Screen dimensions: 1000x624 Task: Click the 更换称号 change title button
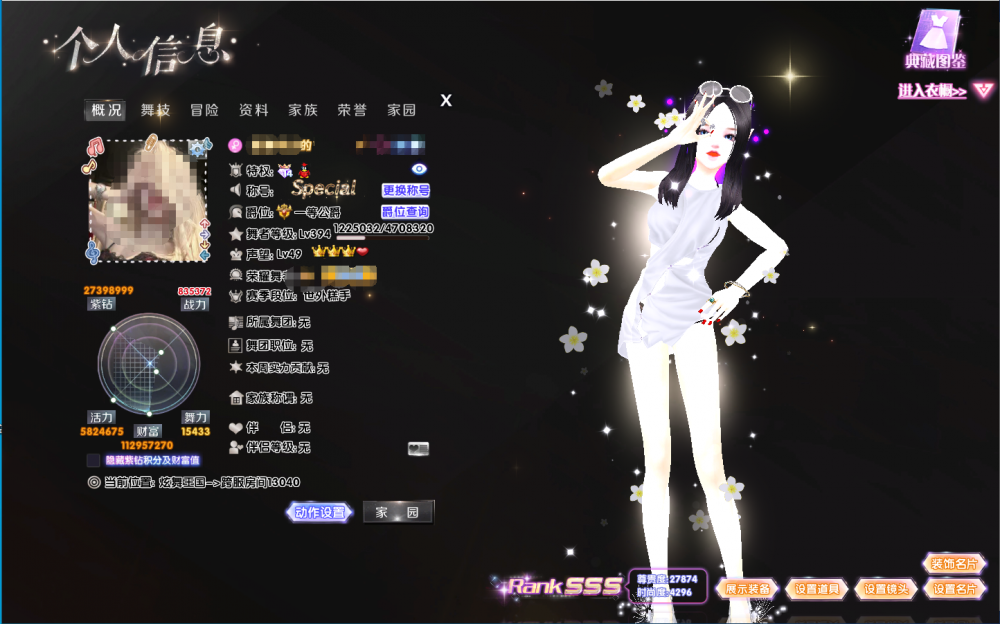(406, 190)
